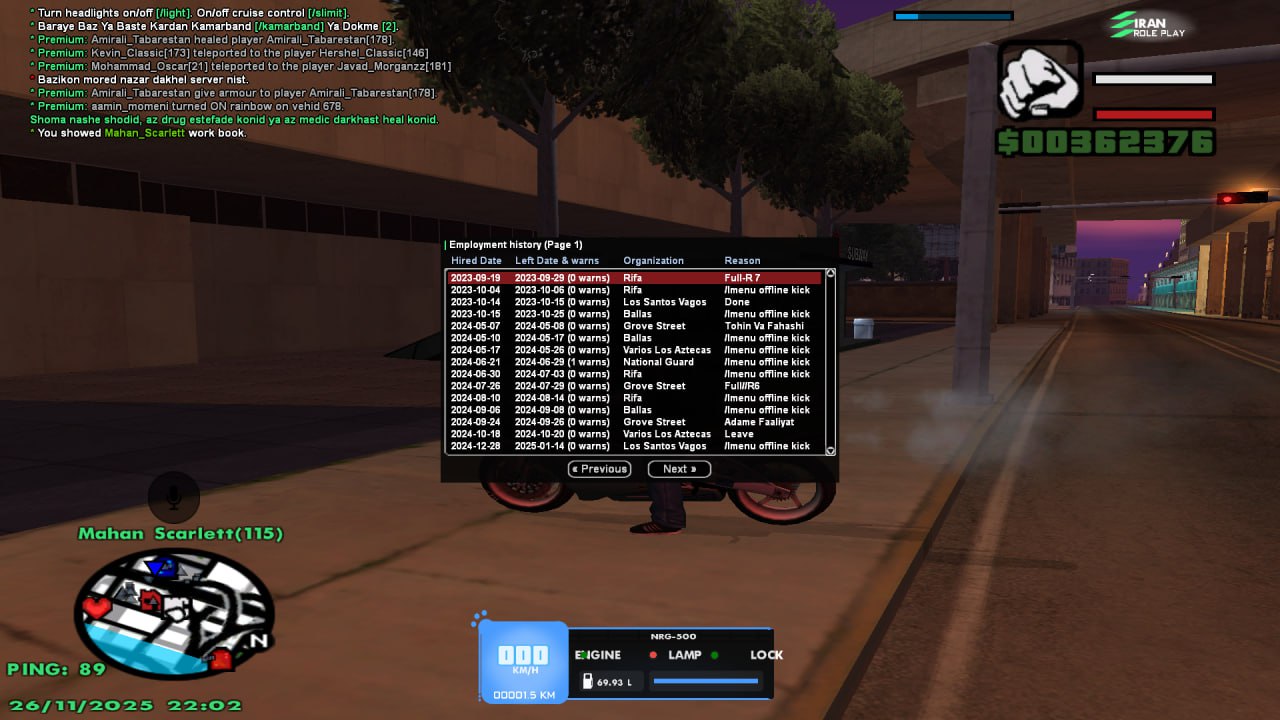Image resolution: width=1280 pixels, height=720 pixels.
Task: Click the Hired Date column header
Action: [476, 261]
